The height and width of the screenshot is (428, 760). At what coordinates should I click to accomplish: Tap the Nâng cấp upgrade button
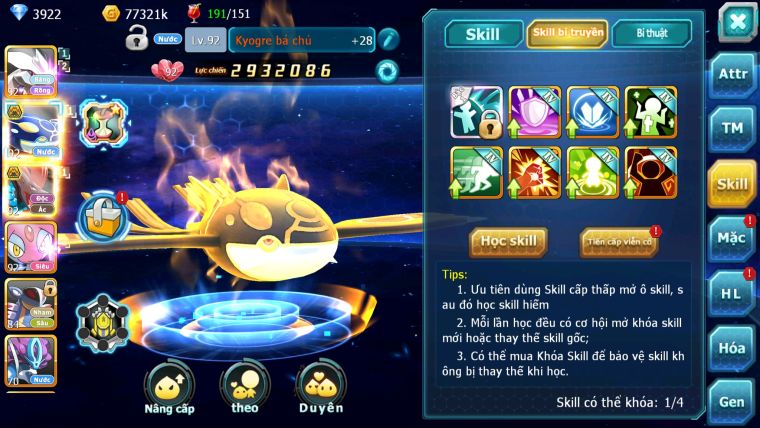coord(169,389)
